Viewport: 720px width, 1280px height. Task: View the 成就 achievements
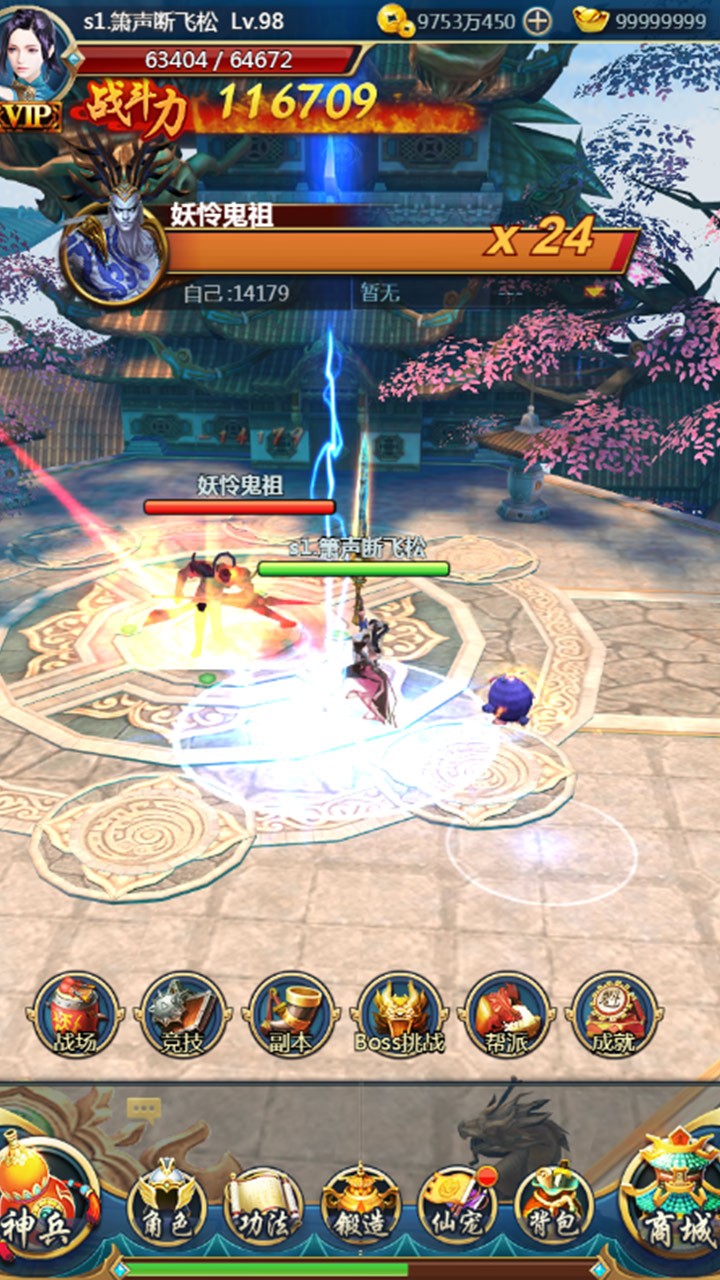click(x=614, y=1015)
